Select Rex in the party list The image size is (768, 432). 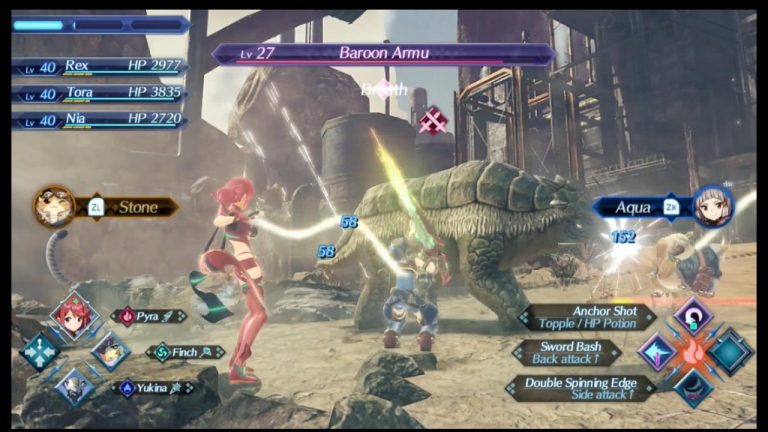(100, 65)
